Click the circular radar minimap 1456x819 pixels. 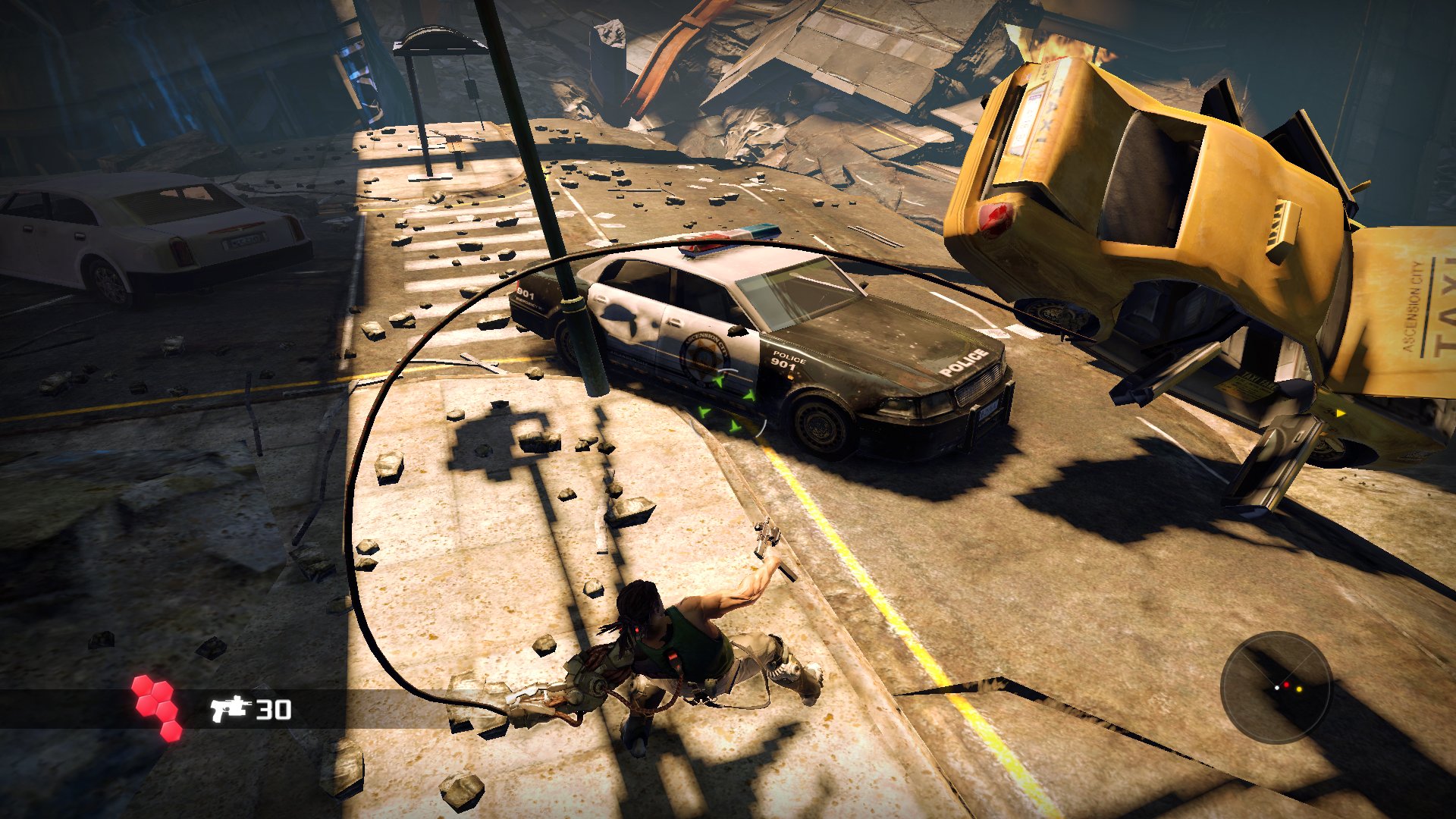tap(1276, 687)
